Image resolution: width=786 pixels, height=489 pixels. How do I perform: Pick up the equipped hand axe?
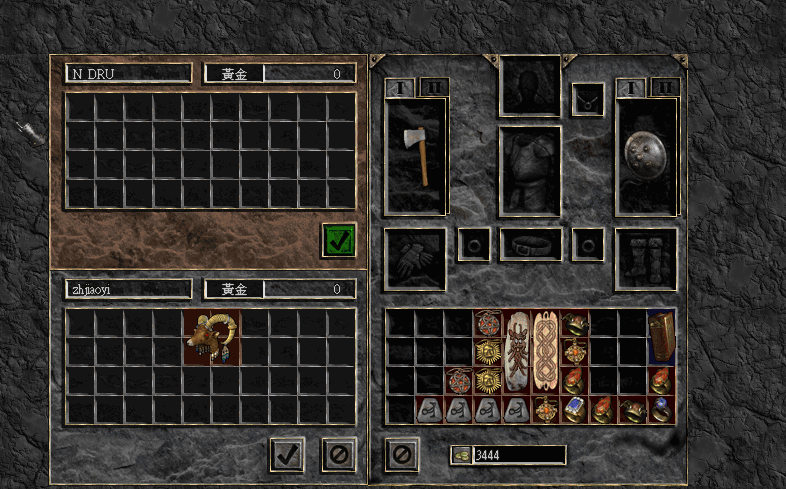click(415, 155)
